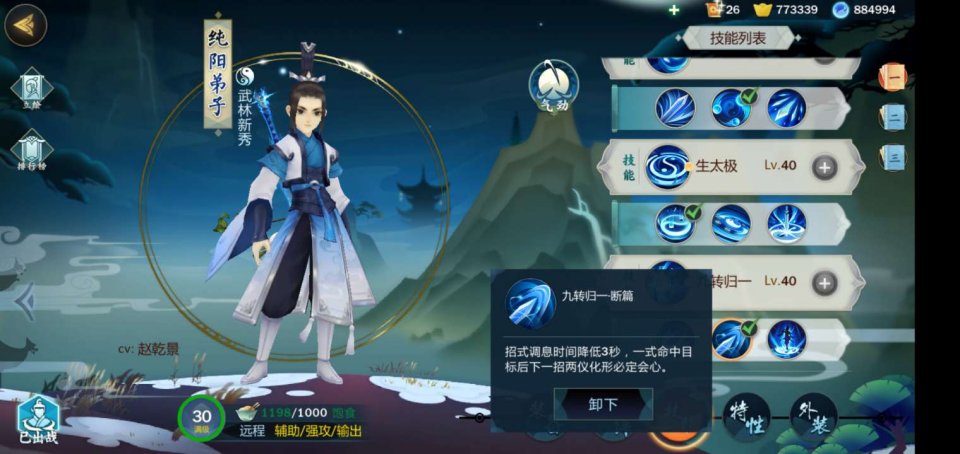Switch to skill preset 一
The height and width of the screenshot is (454, 960).
pyautogui.click(x=892, y=77)
